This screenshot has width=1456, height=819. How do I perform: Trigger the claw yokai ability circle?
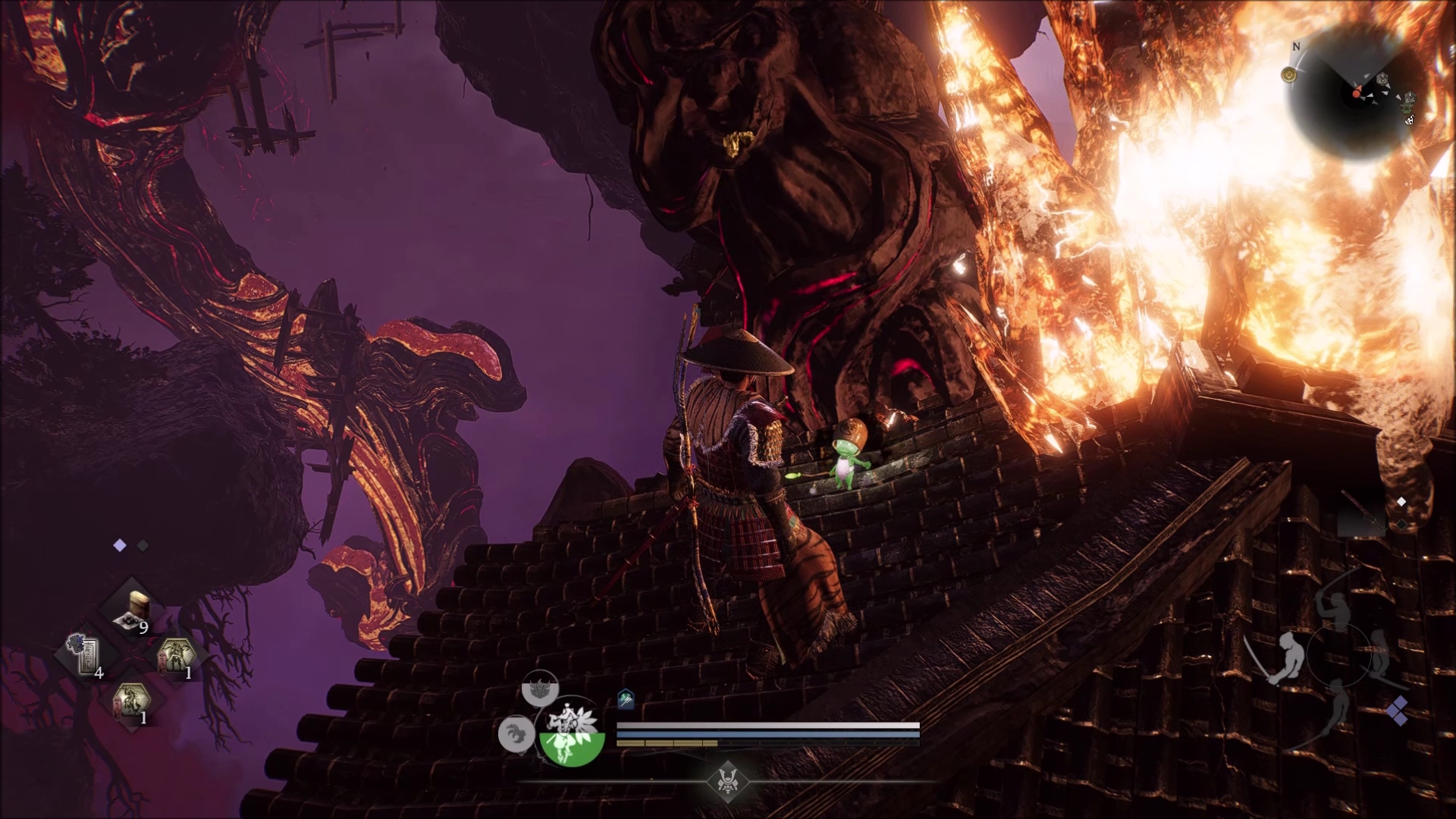coord(516,734)
